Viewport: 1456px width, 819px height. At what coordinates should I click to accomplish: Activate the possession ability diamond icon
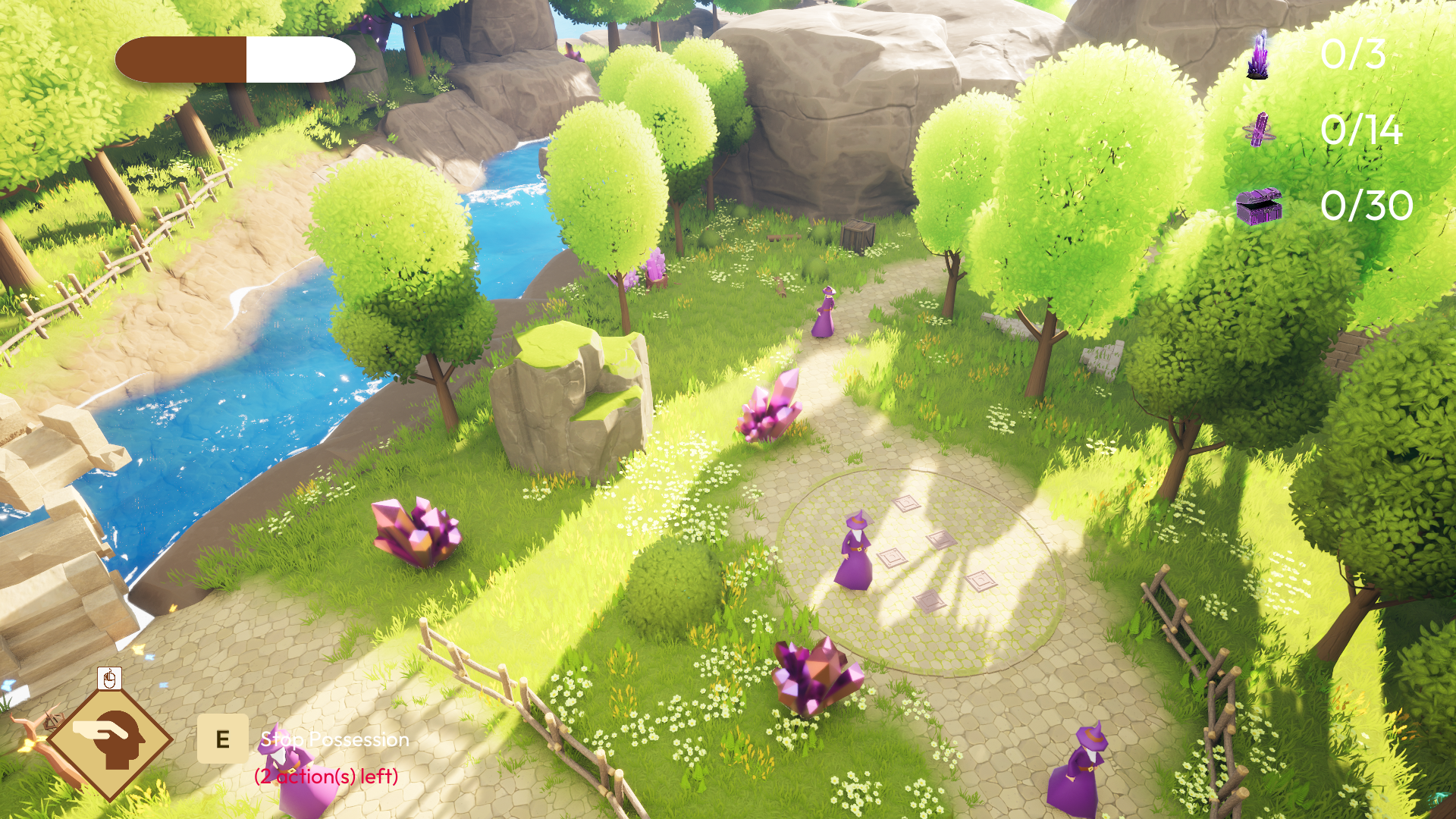[111, 738]
